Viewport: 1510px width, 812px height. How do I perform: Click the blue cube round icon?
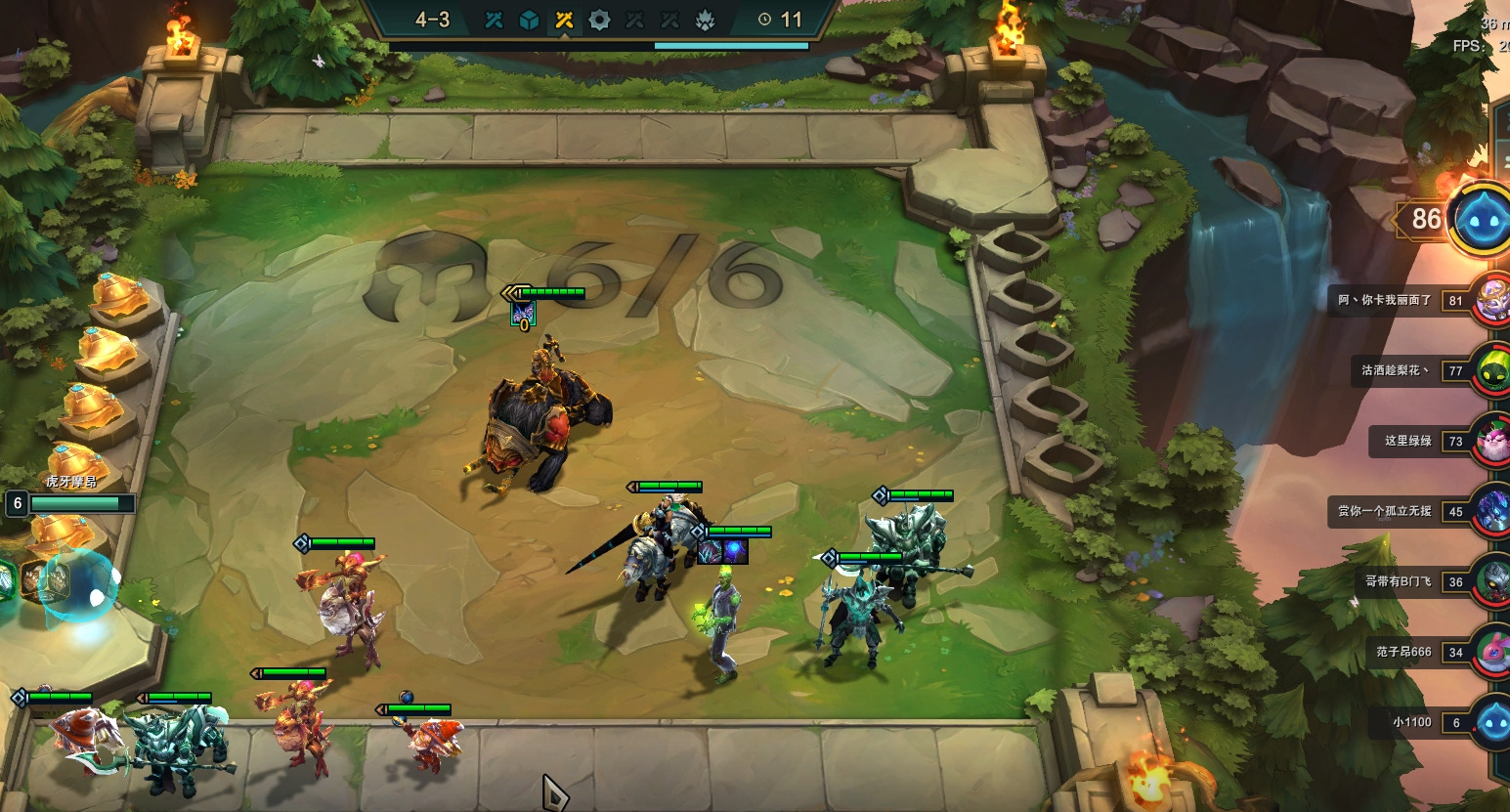click(529, 20)
